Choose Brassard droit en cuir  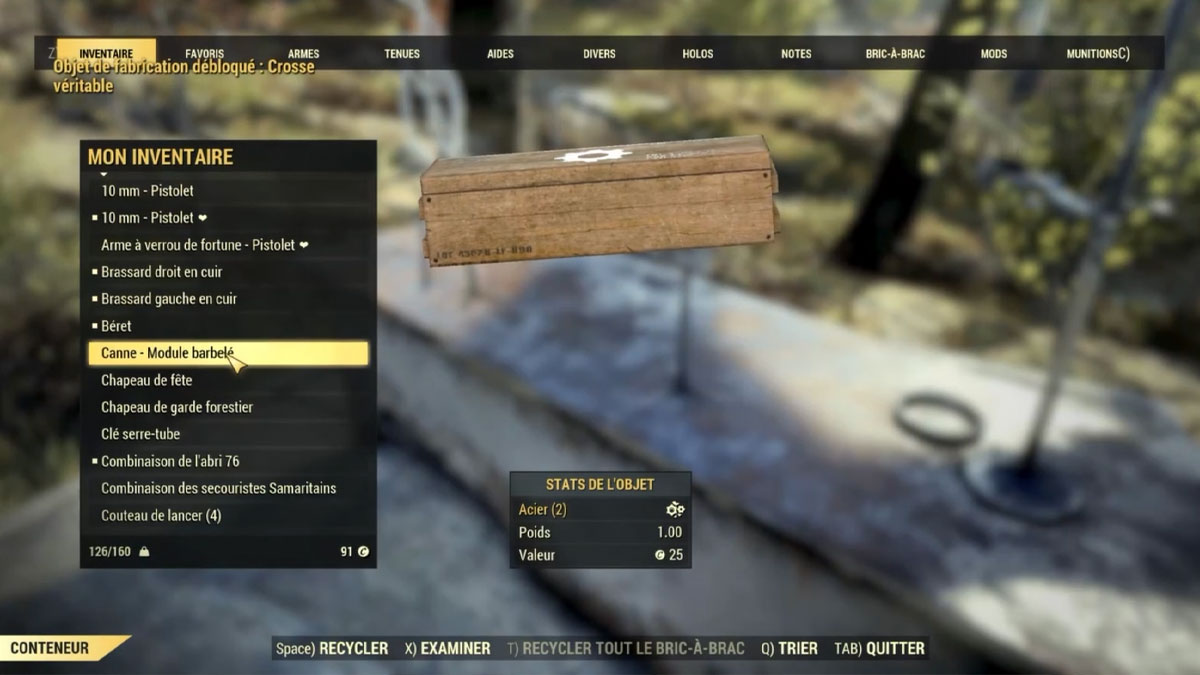pos(162,272)
